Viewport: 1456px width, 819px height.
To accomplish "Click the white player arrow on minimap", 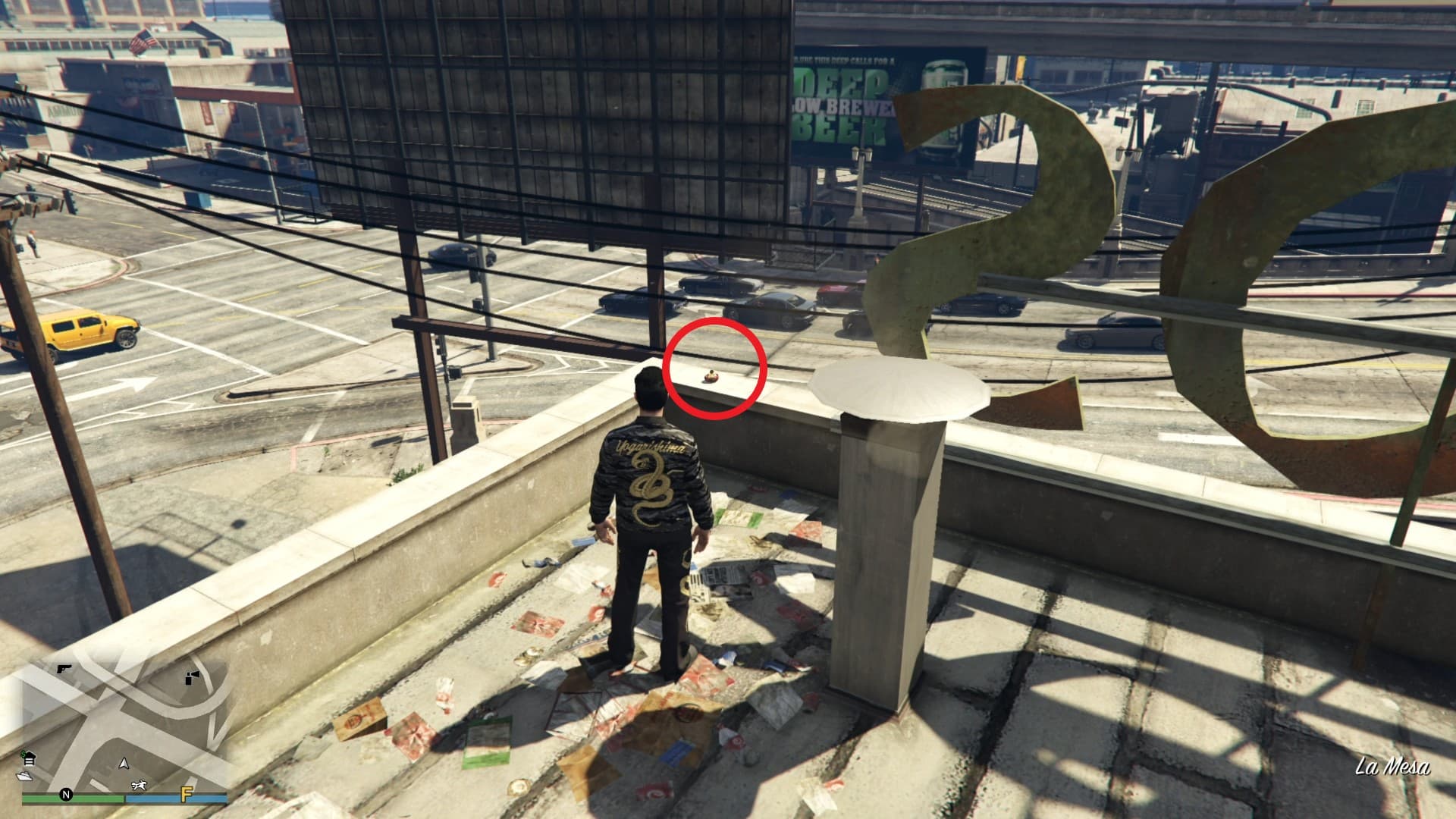I will tap(125, 764).
